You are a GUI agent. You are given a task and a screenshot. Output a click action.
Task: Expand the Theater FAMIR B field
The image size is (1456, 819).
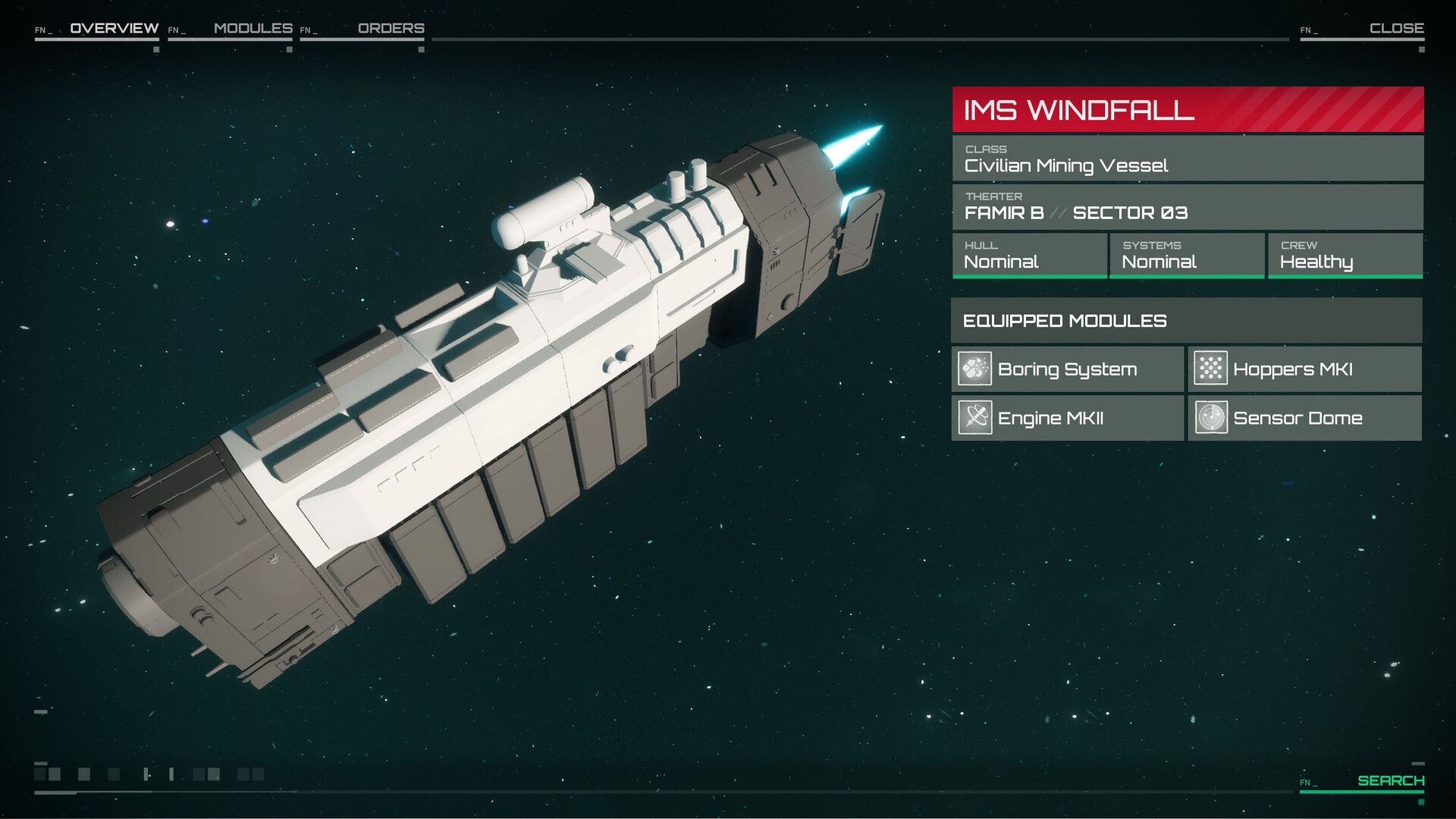coord(1187,206)
